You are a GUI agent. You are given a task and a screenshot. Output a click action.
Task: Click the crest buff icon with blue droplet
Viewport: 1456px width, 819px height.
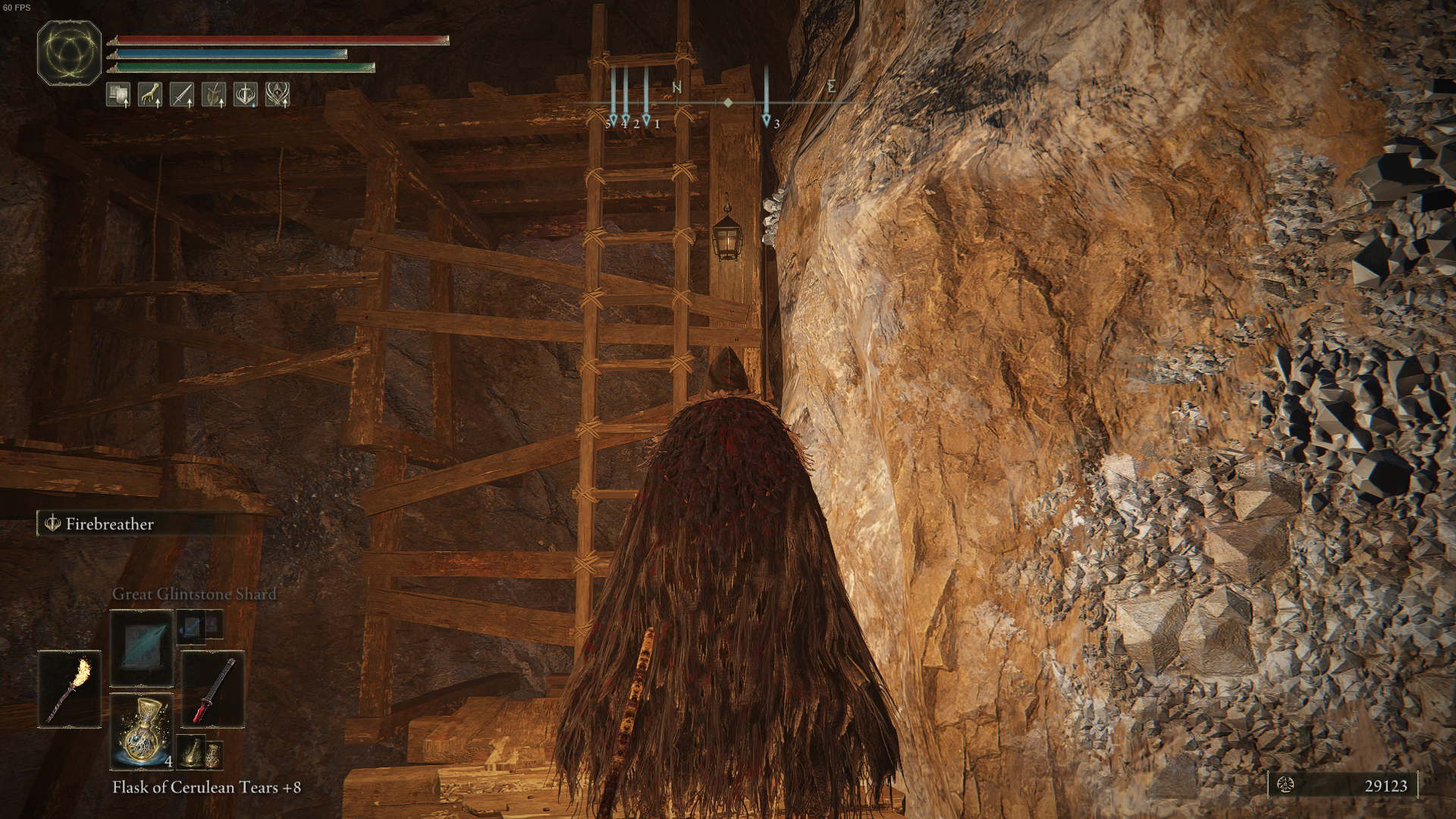[246, 95]
